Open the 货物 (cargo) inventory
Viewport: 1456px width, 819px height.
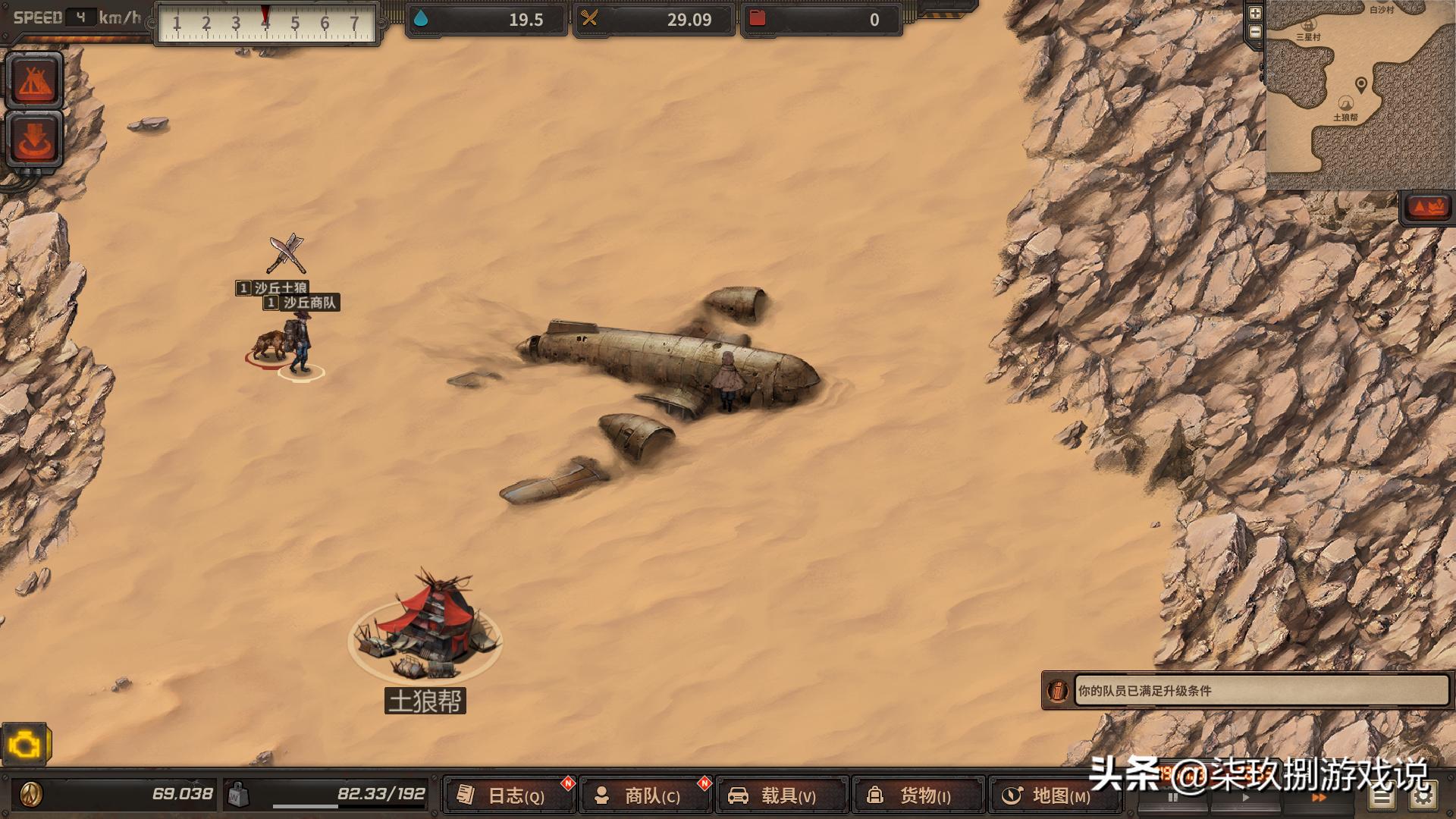coord(918,795)
